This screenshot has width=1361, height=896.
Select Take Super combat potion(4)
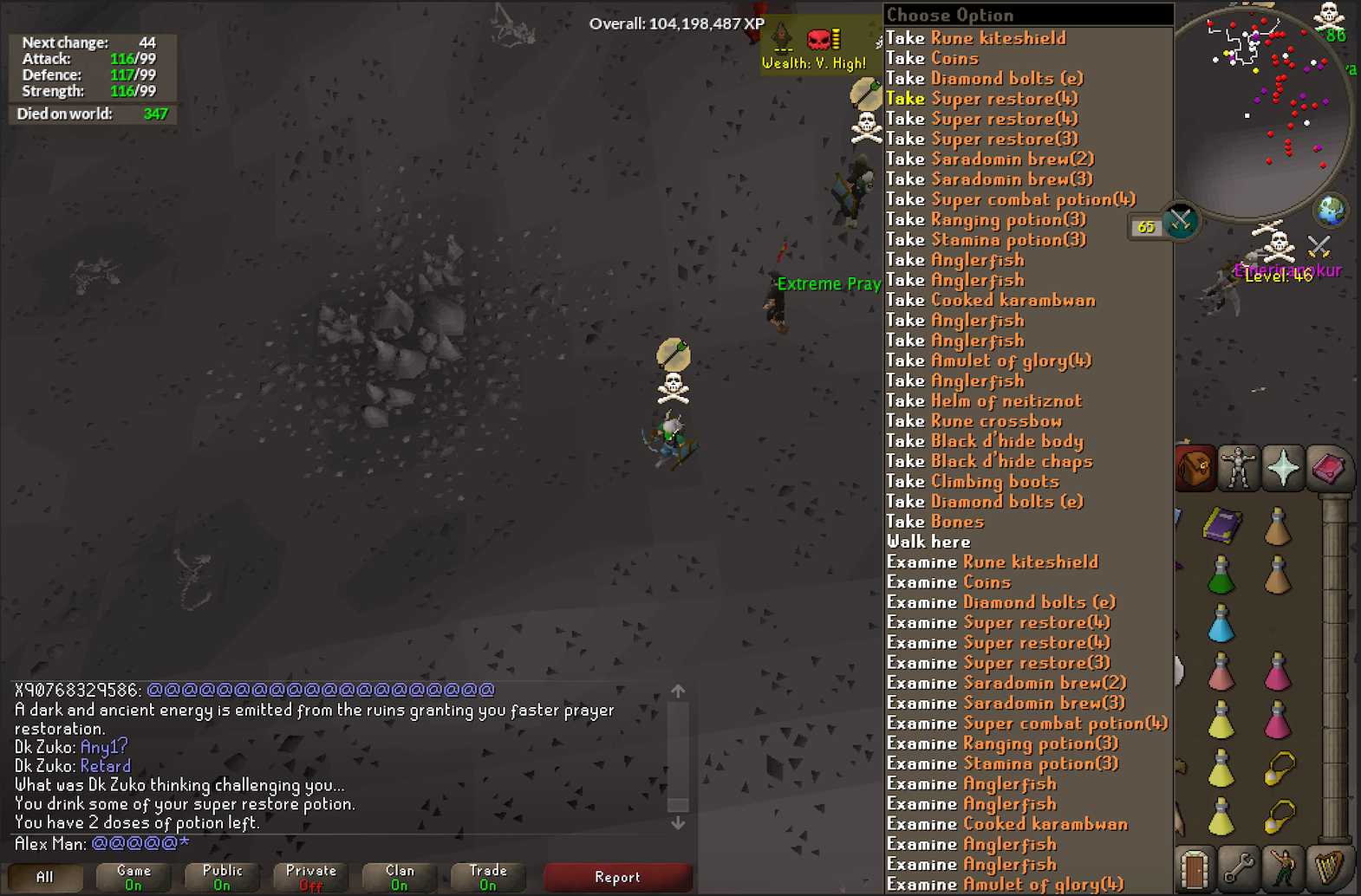(1011, 199)
